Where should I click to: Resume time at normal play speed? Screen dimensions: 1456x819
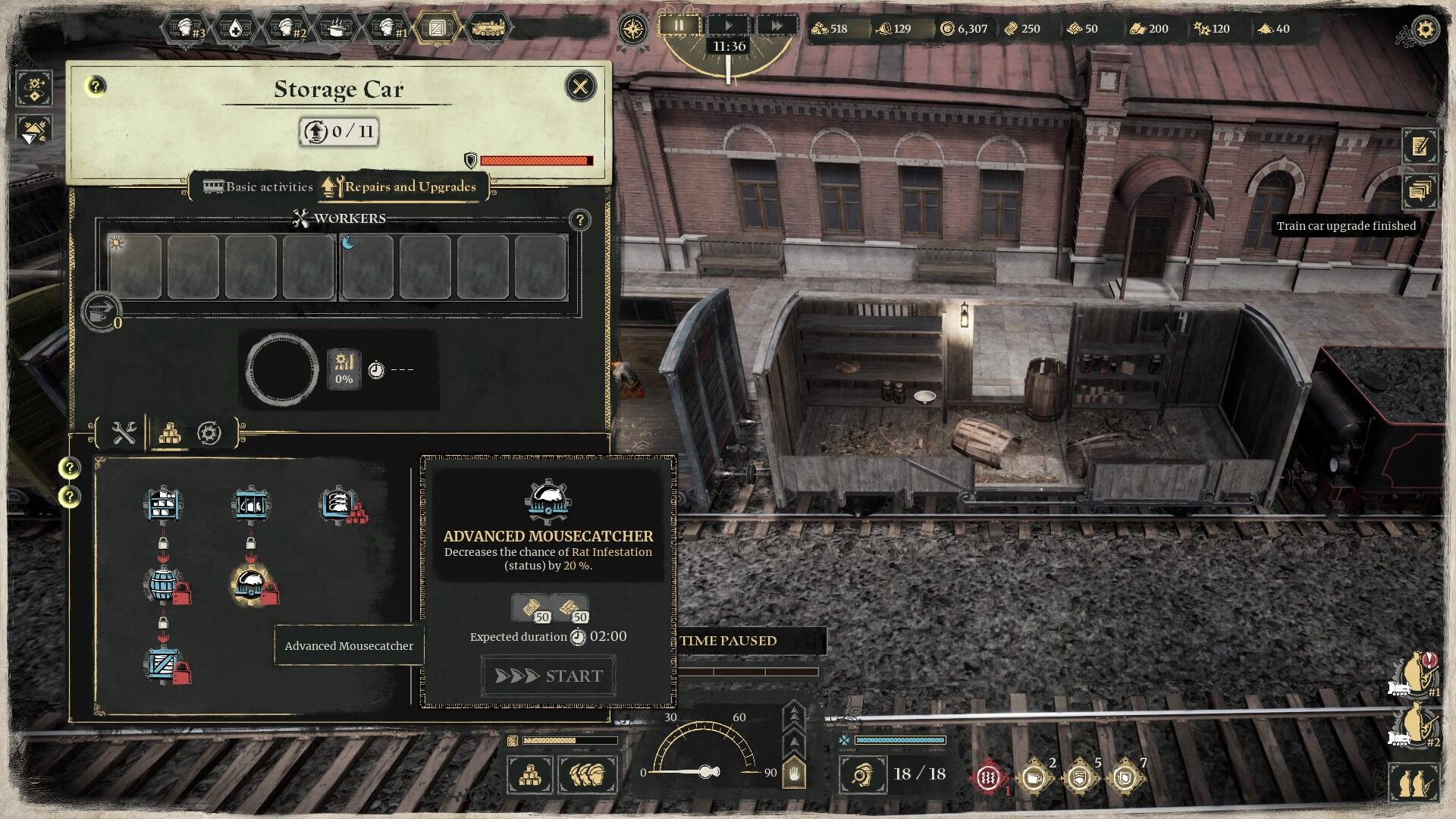pos(728,26)
